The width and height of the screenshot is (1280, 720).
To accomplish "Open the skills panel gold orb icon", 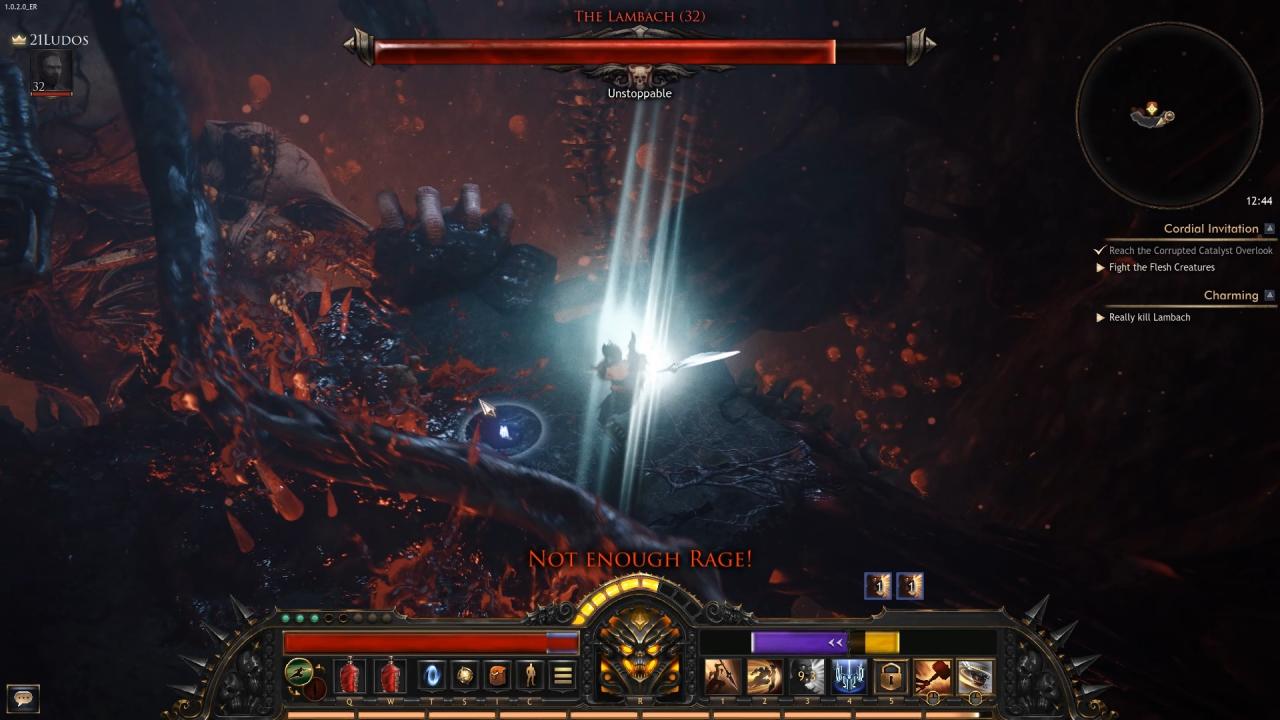I will pos(465,676).
